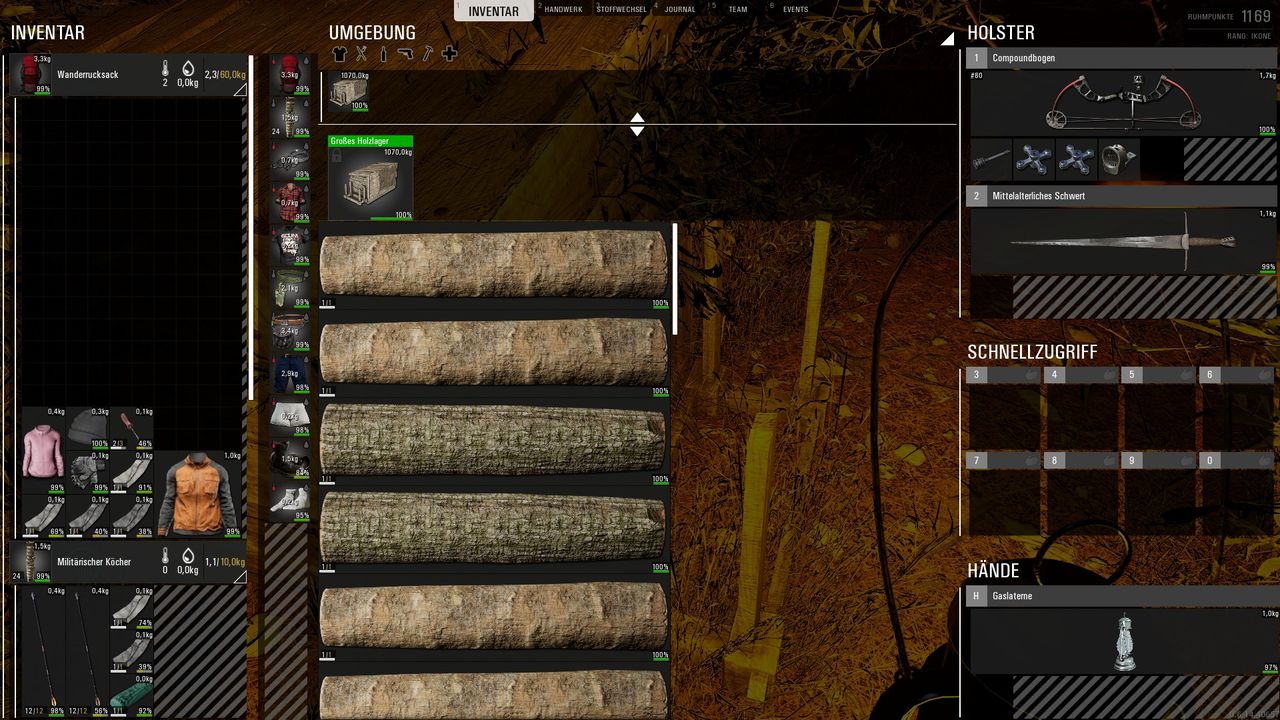The height and width of the screenshot is (720, 1280).
Task: Select the Mittelalterliches Schwert slot
Action: (1120, 240)
